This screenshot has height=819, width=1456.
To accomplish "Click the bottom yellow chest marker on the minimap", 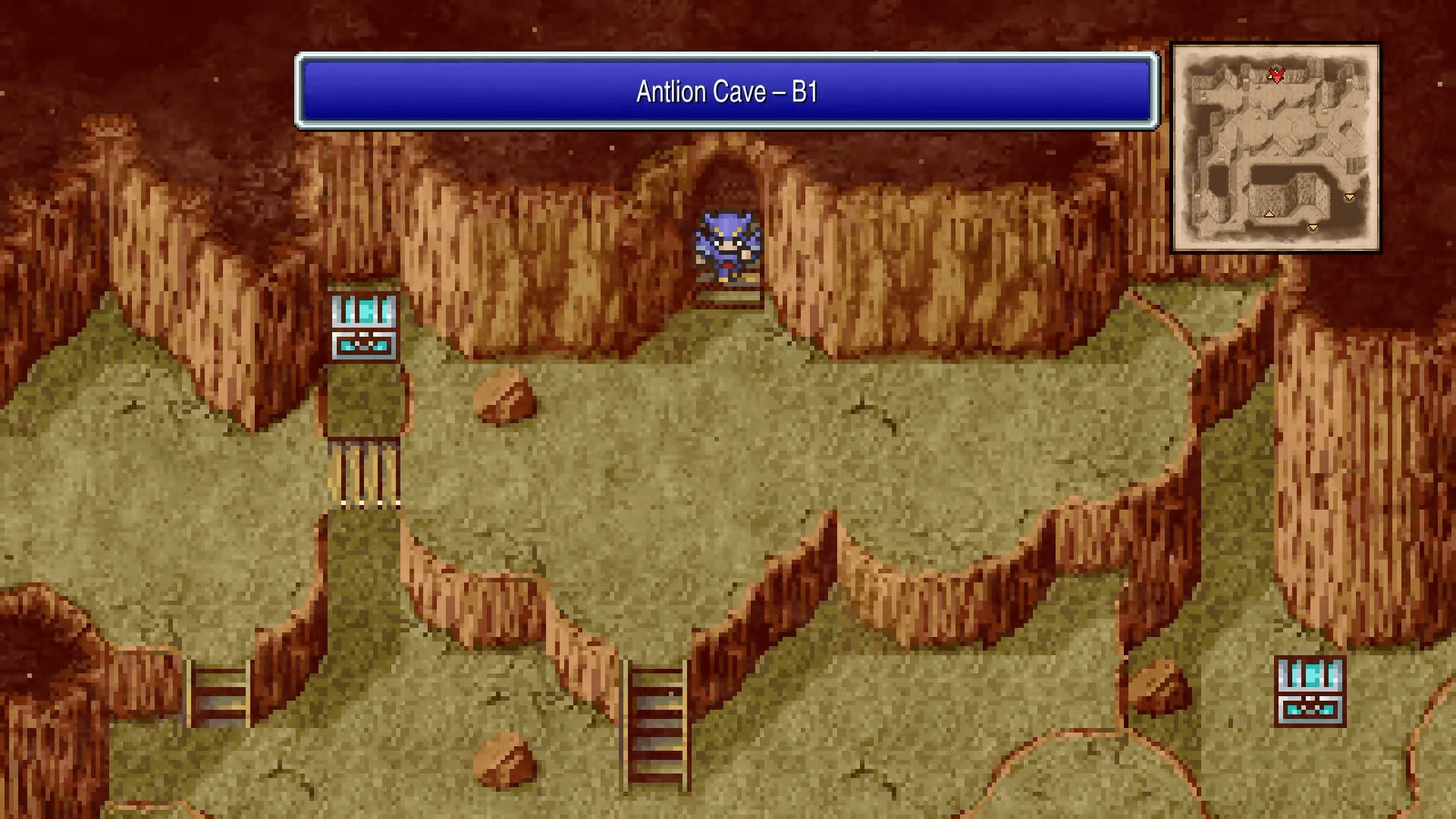I will [1313, 227].
